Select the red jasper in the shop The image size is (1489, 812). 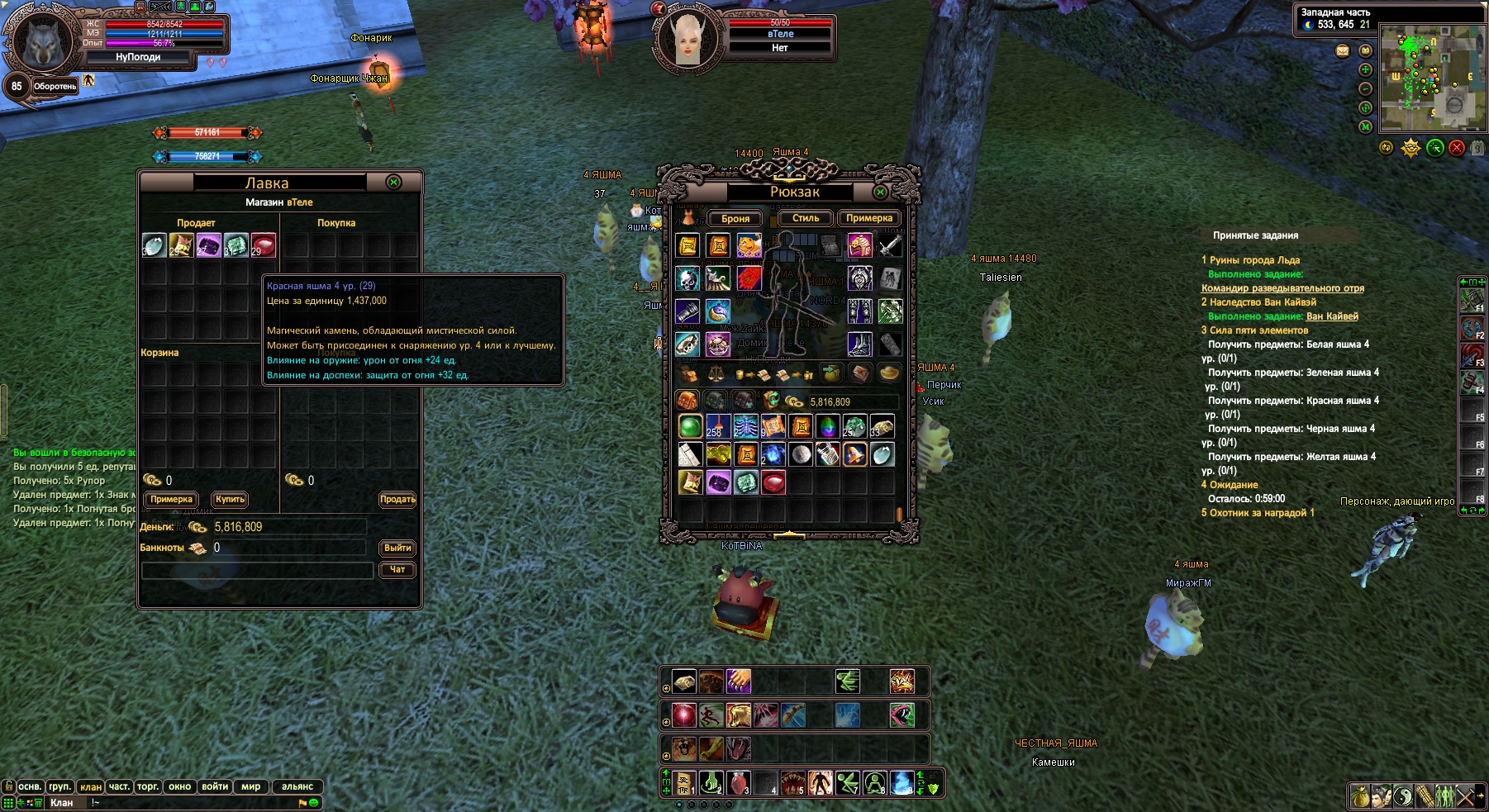[263, 245]
